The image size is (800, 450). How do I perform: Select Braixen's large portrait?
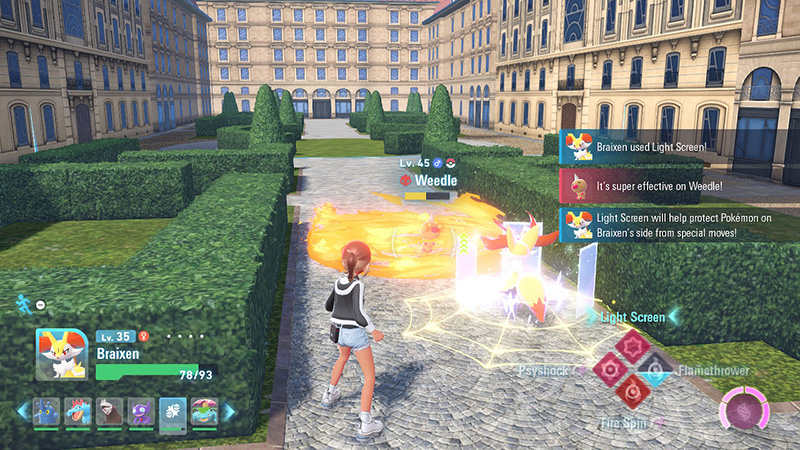click(60, 354)
